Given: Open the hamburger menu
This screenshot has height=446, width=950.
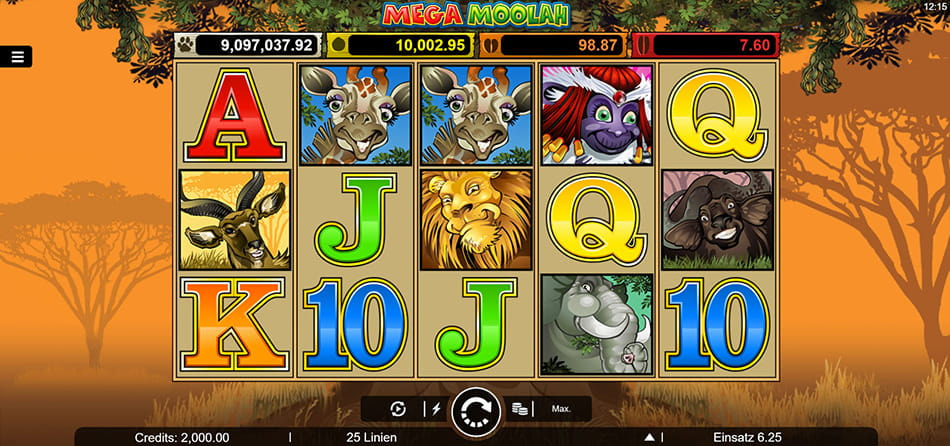Looking at the screenshot, I should click(17, 57).
